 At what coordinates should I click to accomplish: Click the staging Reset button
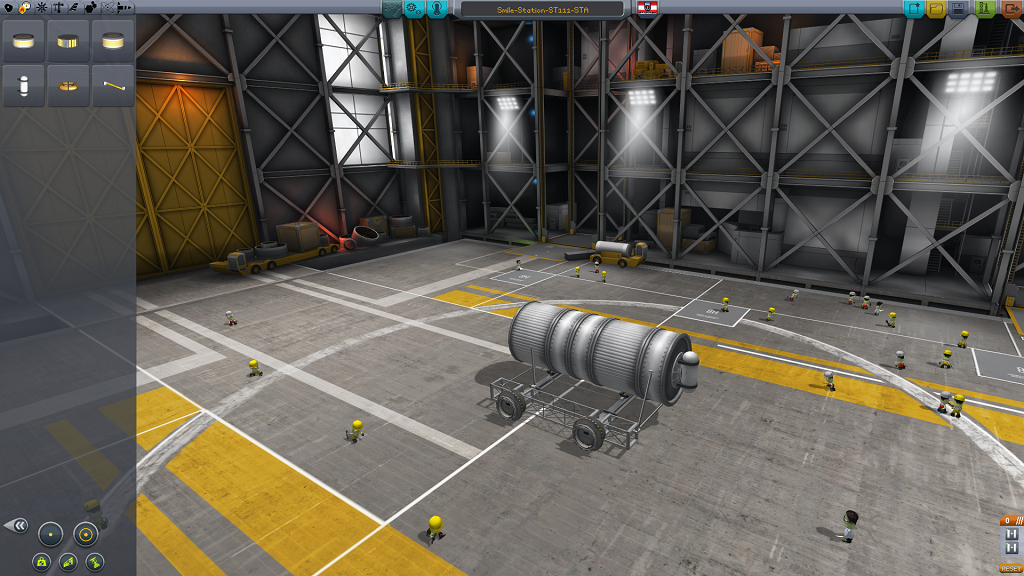[1011, 568]
